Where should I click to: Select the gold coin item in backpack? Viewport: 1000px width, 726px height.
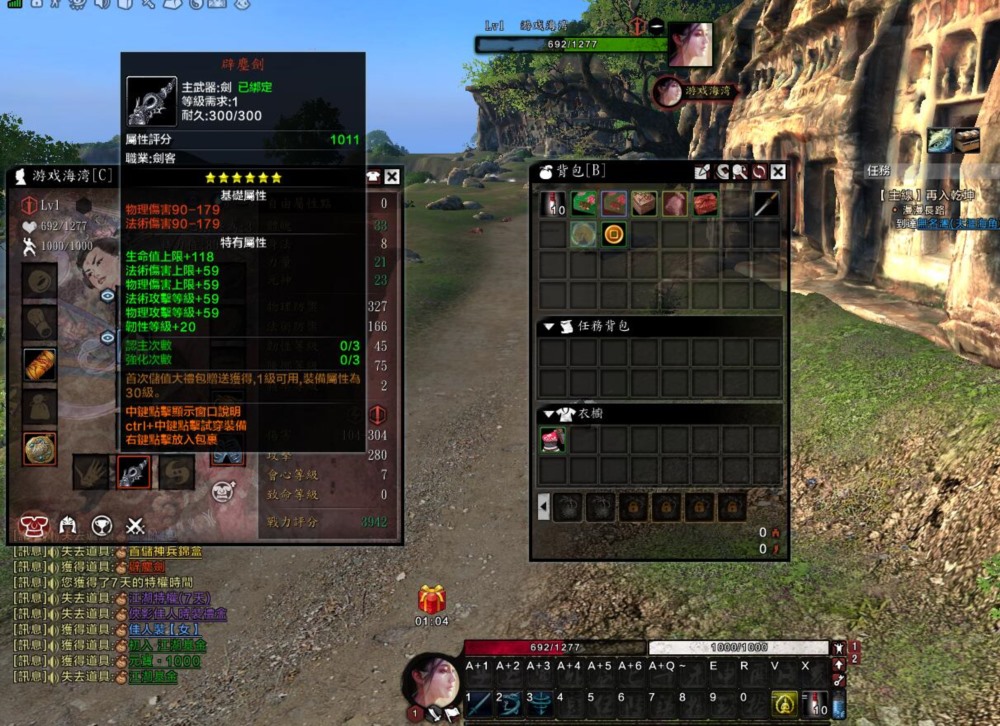(x=614, y=235)
